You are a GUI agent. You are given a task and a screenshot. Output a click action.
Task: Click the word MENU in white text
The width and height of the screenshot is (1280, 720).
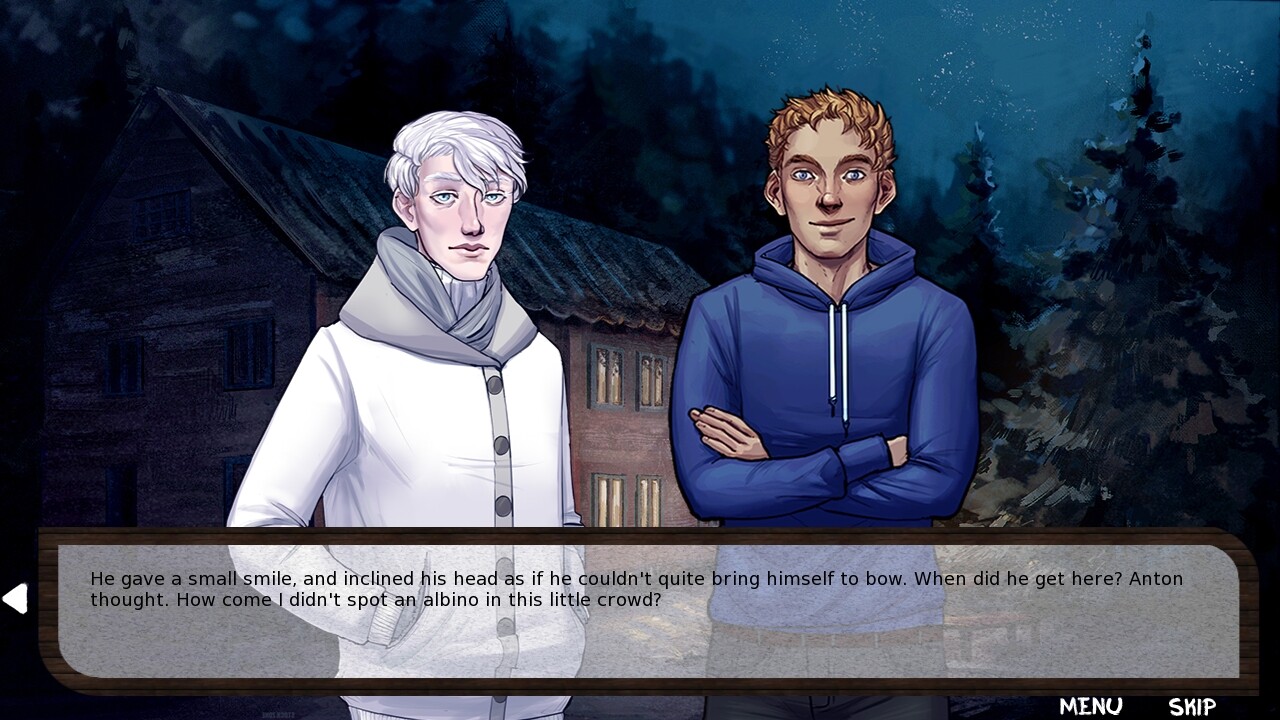coord(1093,705)
